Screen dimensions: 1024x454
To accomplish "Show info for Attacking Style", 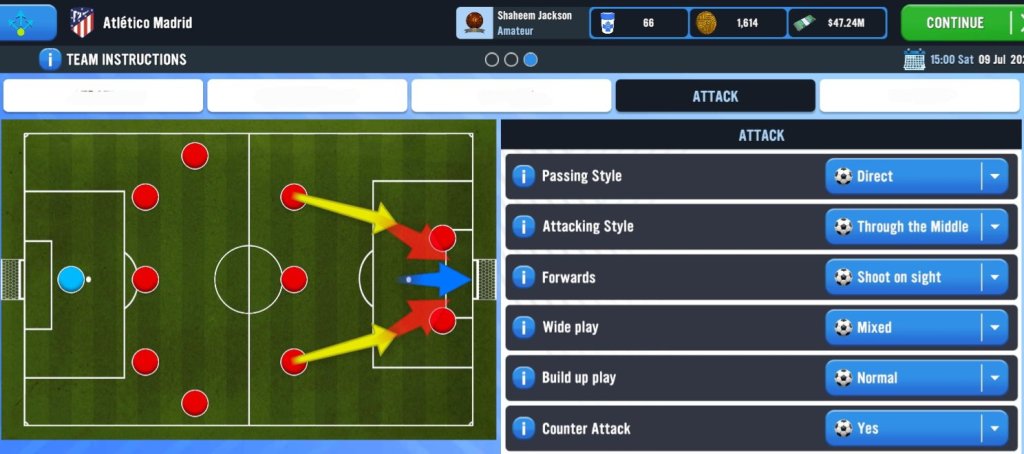I will [523, 227].
